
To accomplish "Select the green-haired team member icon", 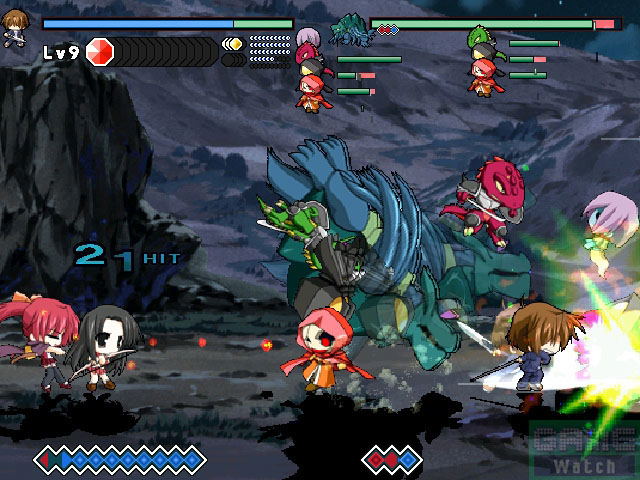I will [481, 38].
